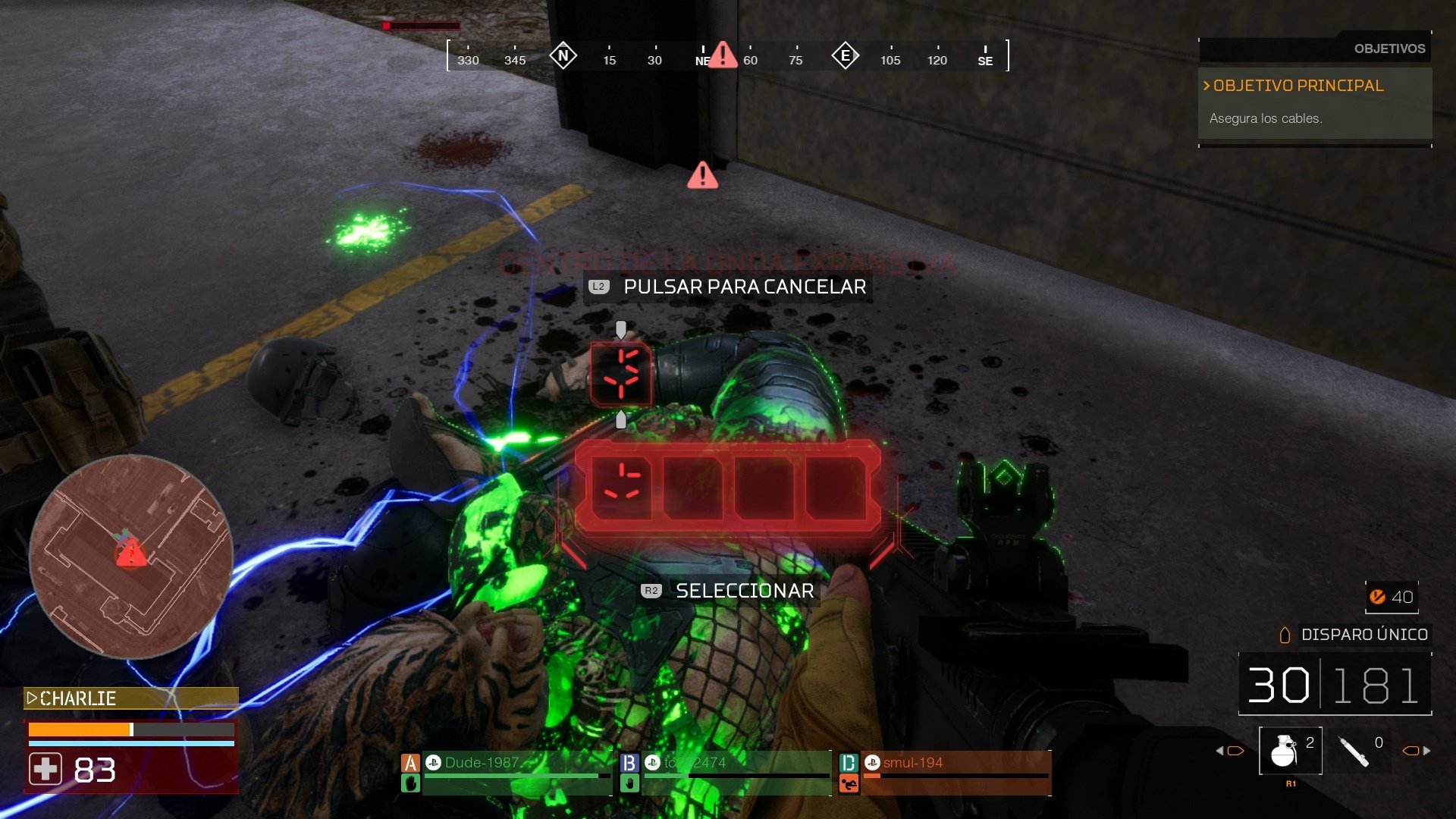Select the syringe equipment icon showing zero
Screen dimensions: 1456x819
[1354, 751]
